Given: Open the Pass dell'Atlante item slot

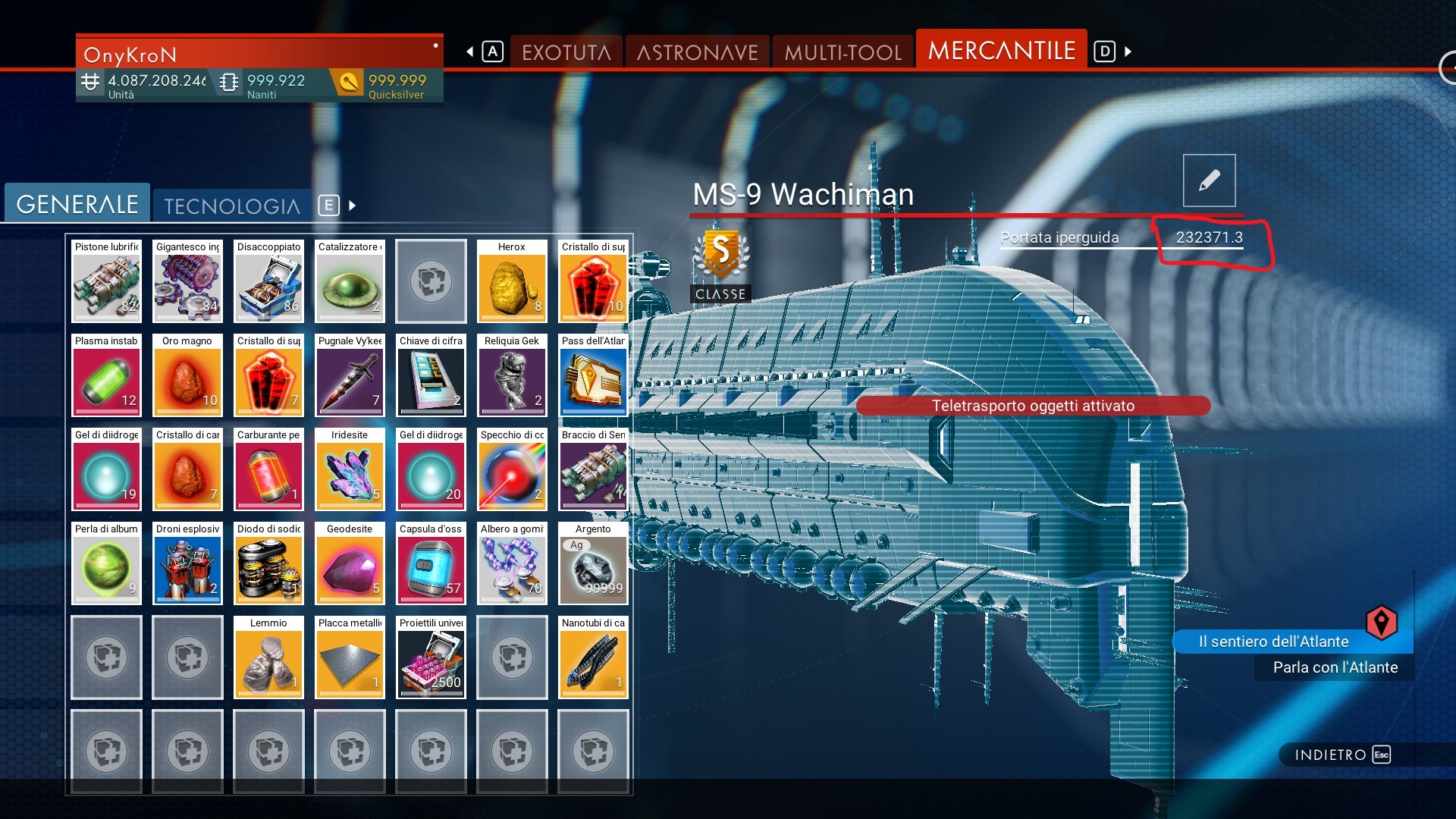Looking at the screenshot, I should 593,376.
